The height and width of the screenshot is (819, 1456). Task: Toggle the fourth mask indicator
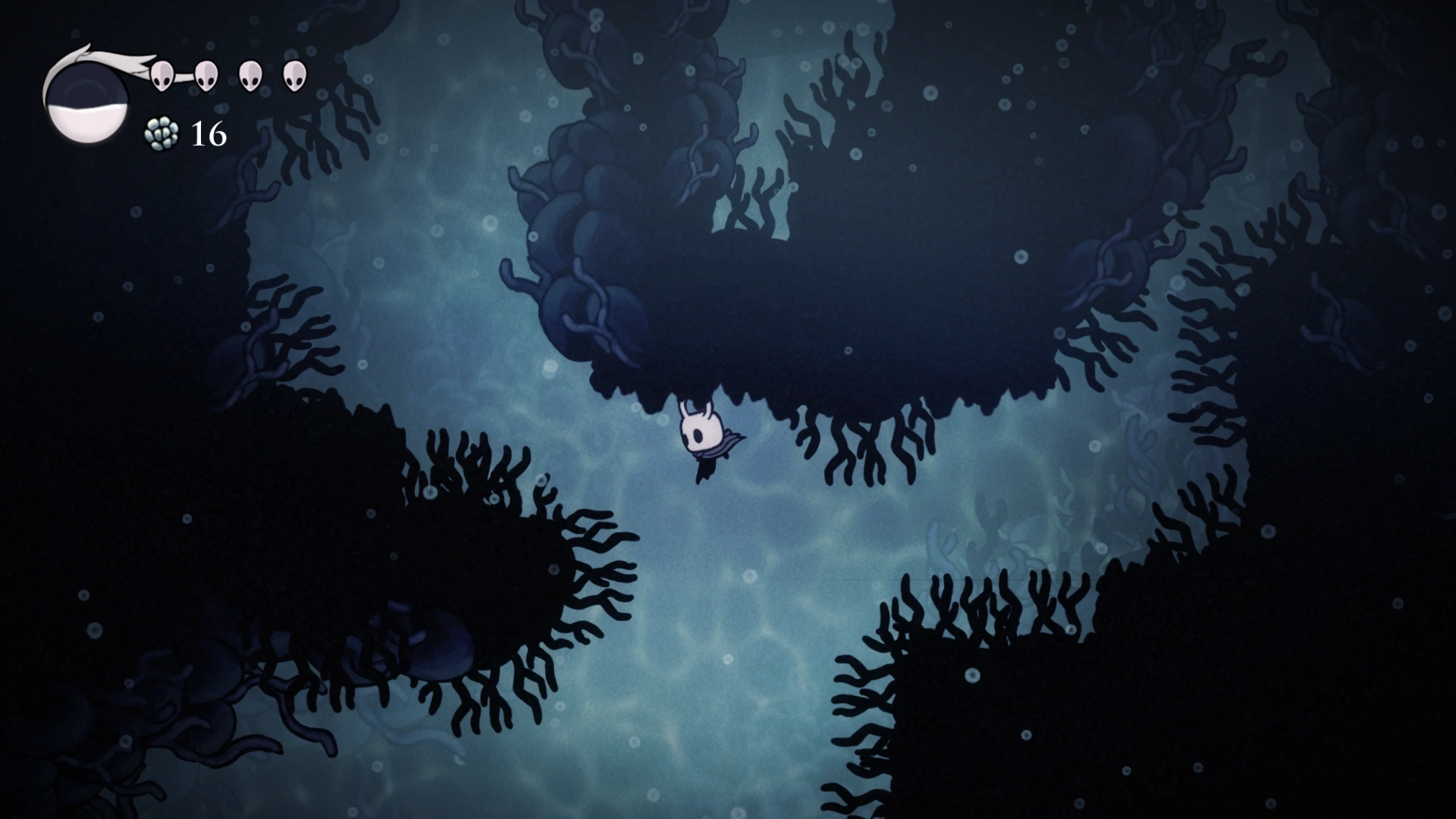pos(294,76)
